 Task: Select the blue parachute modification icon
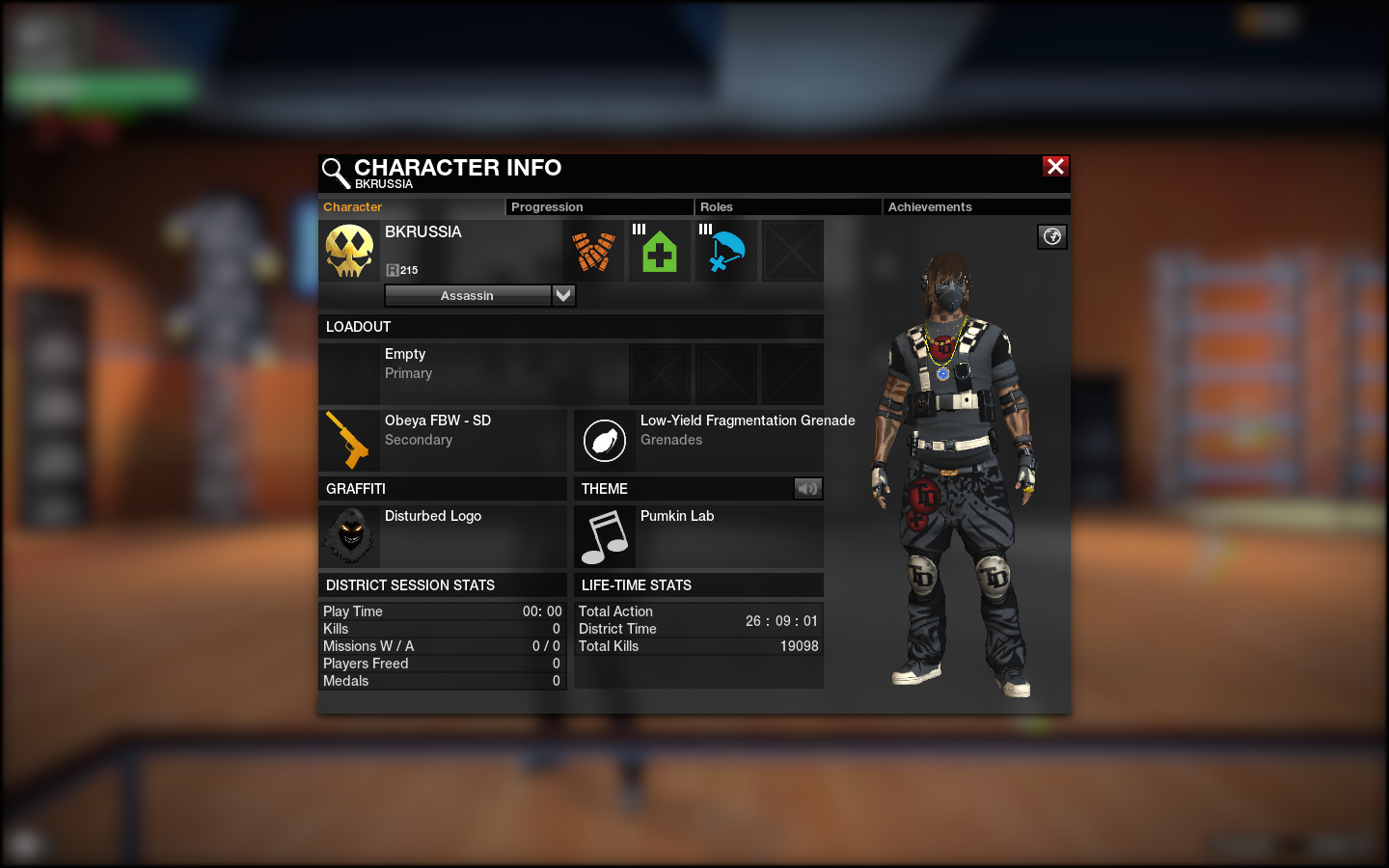coord(726,251)
